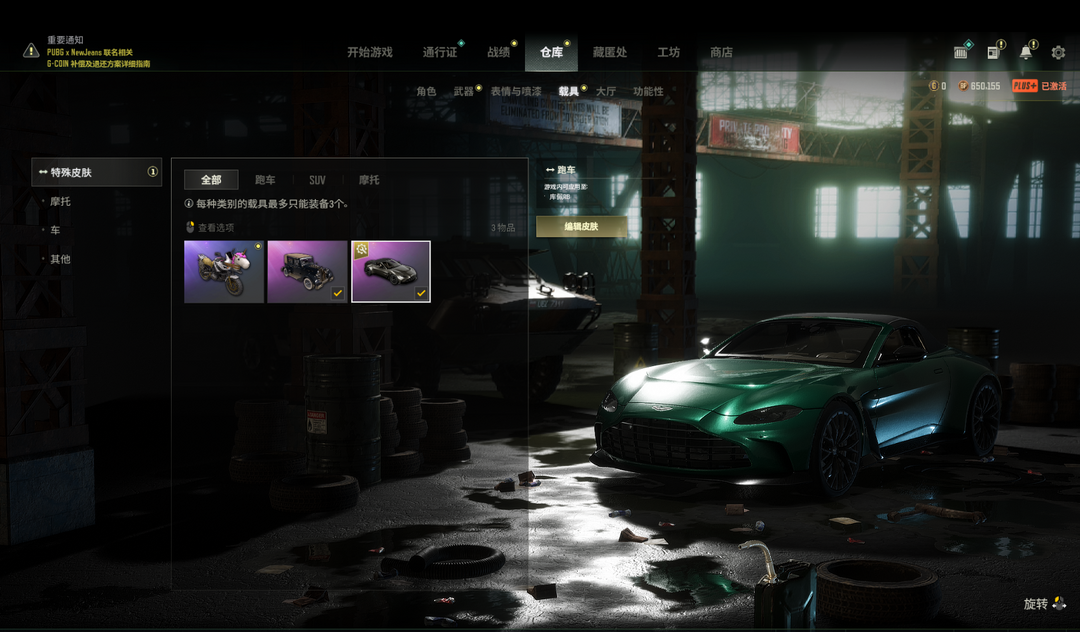Screen dimensions: 1080x632
Task: Open settings with the gear icon
Action: coord(1059,52)
